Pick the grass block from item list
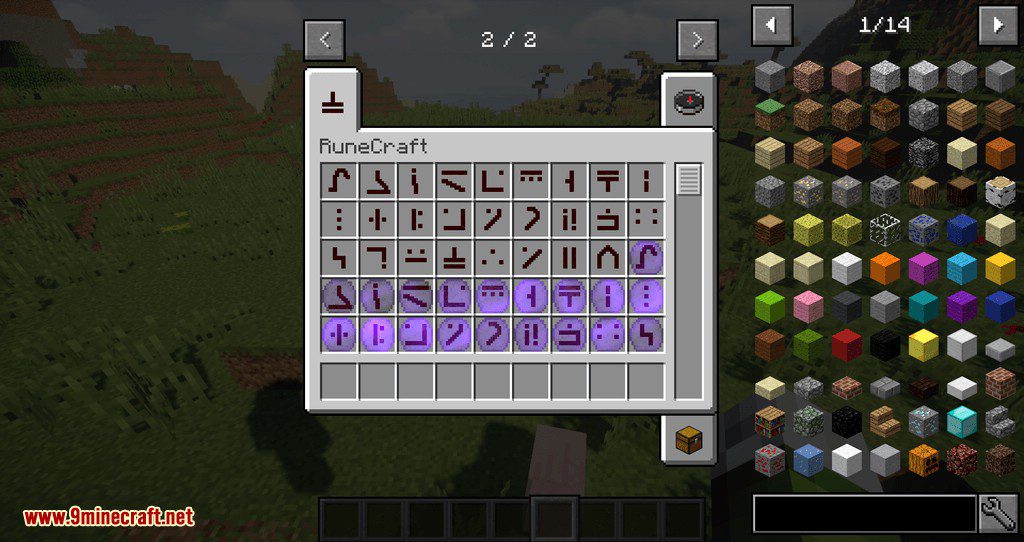 click(770, 113)
